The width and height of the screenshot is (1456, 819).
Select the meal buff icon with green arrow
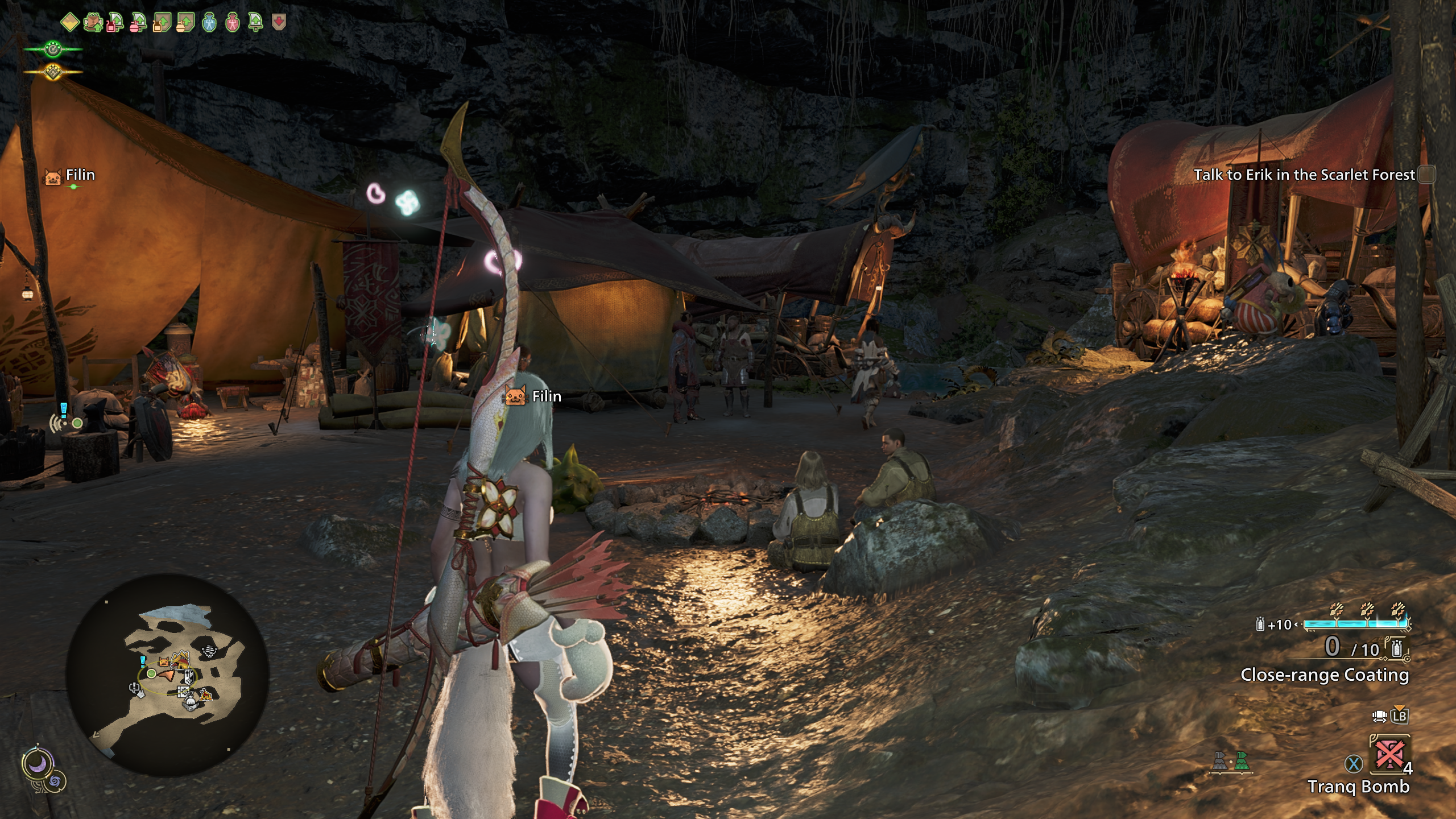tap(93, 23)
